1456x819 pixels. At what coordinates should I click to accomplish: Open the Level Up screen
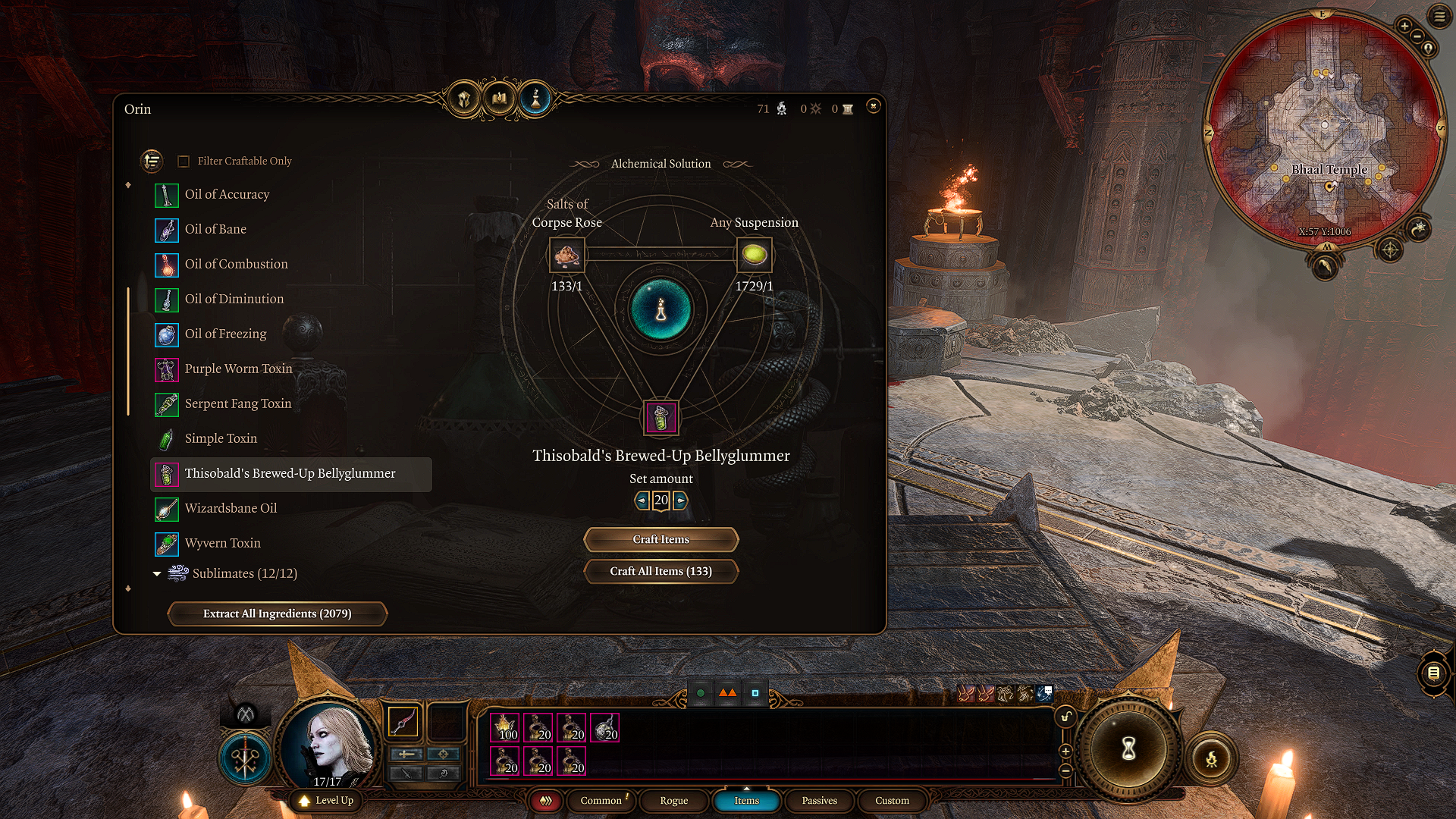327,801
